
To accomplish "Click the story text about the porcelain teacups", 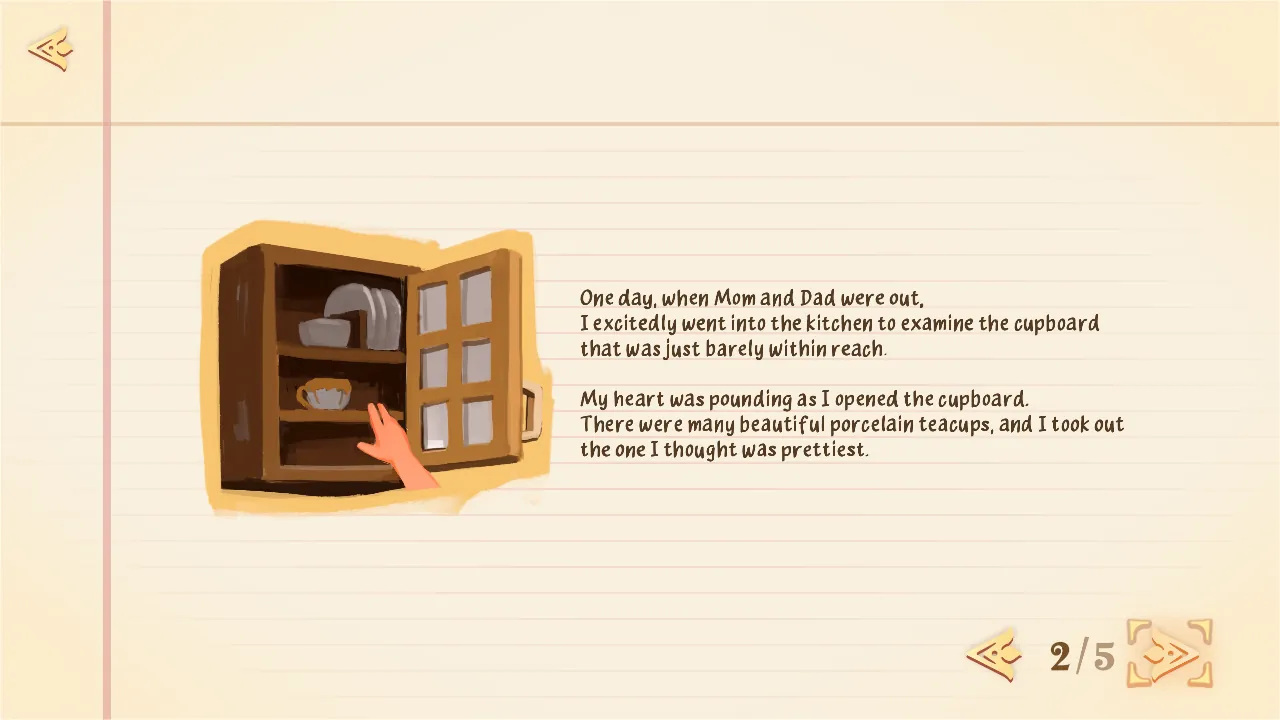I will point(850,424).
